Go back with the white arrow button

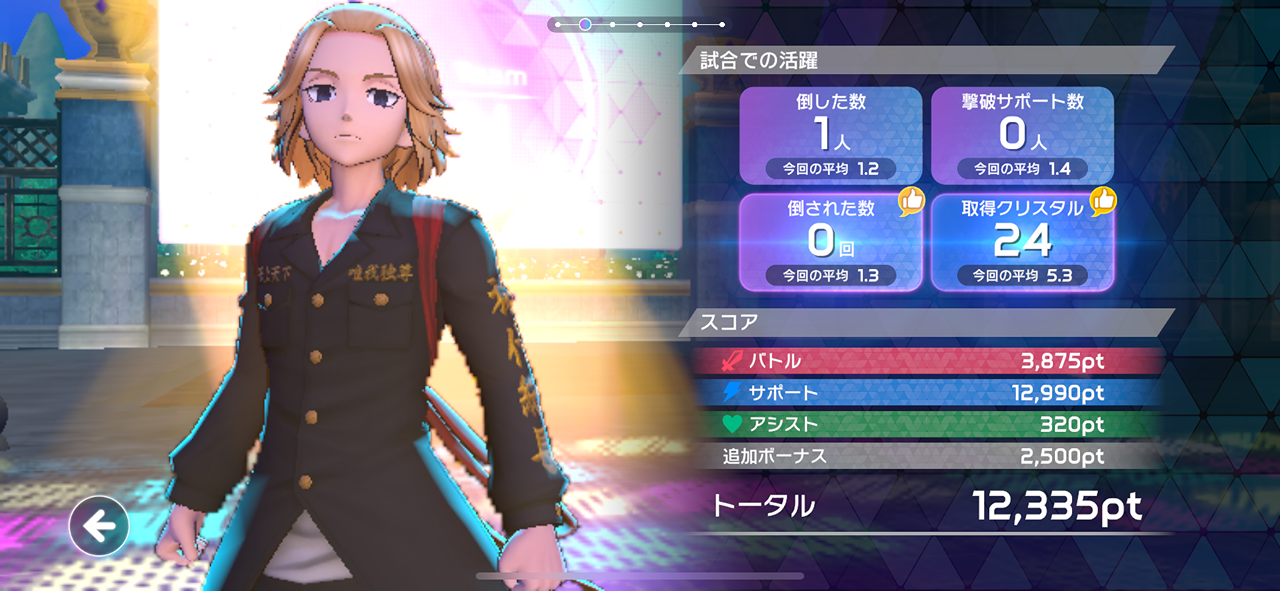click(x=99, y=526)
